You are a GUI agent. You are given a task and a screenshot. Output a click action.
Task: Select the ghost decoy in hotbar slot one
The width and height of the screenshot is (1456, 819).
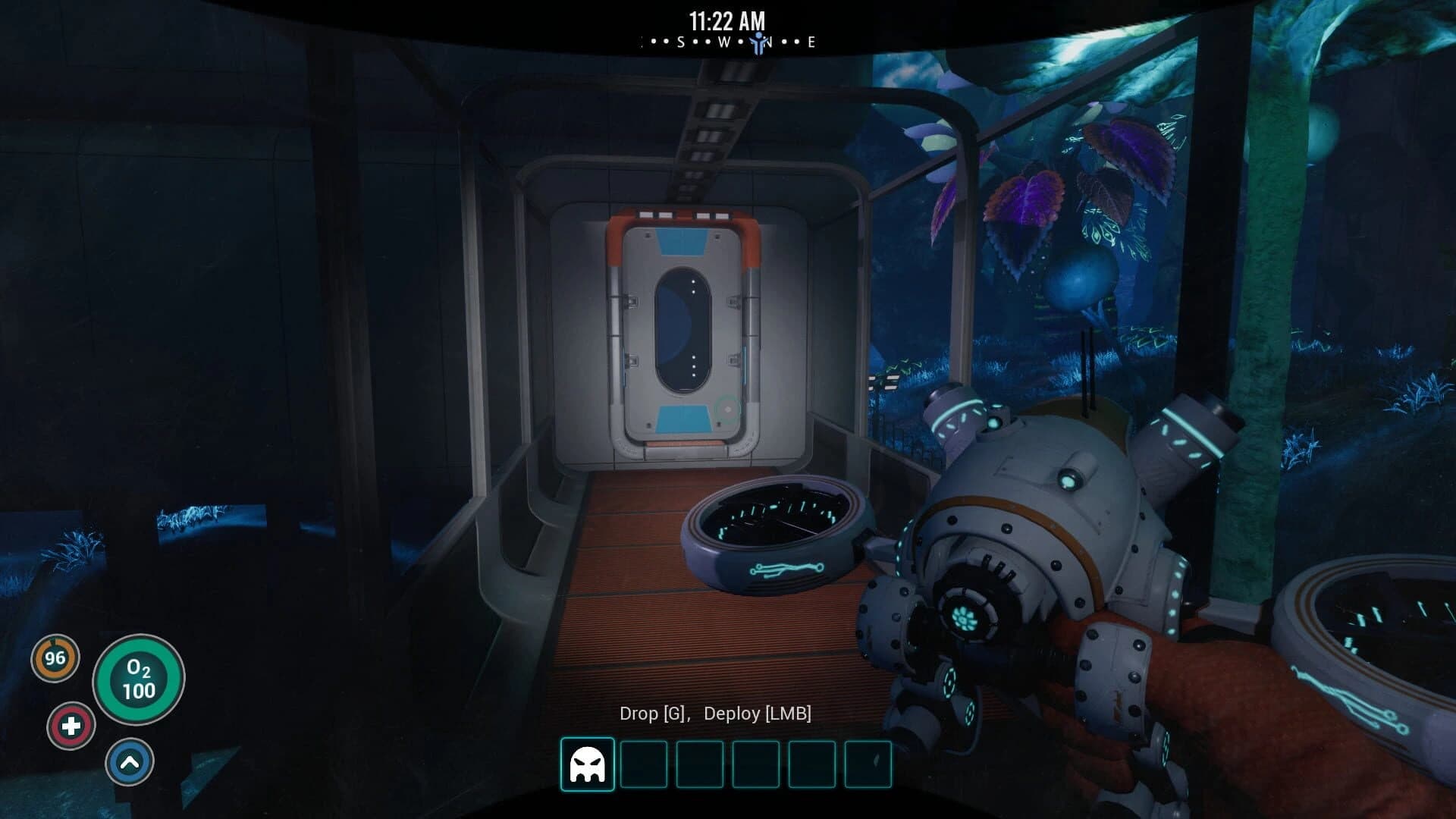pyautogui.click(x=588, y=765)
